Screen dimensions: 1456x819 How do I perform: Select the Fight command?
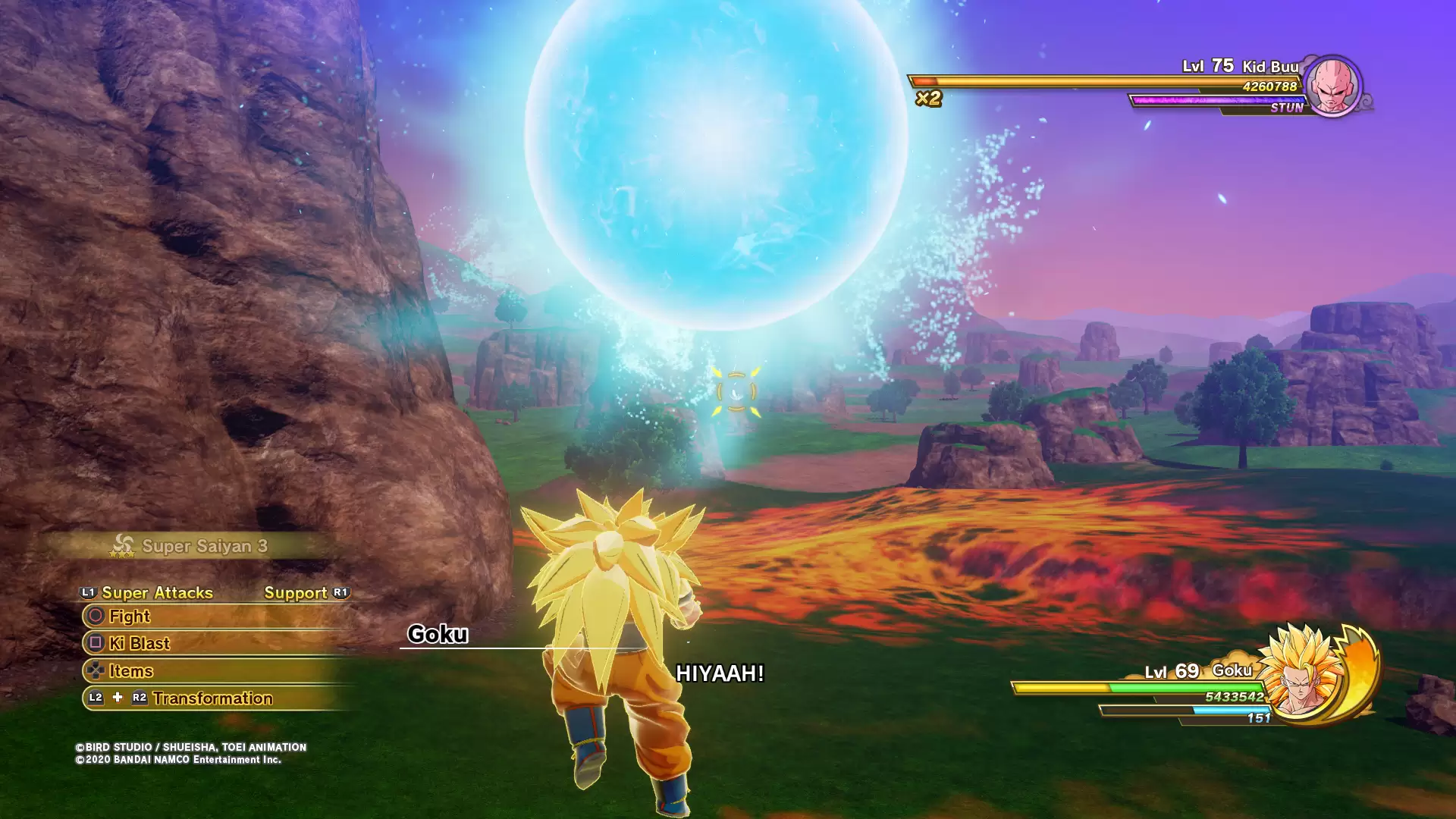point(130,617)
